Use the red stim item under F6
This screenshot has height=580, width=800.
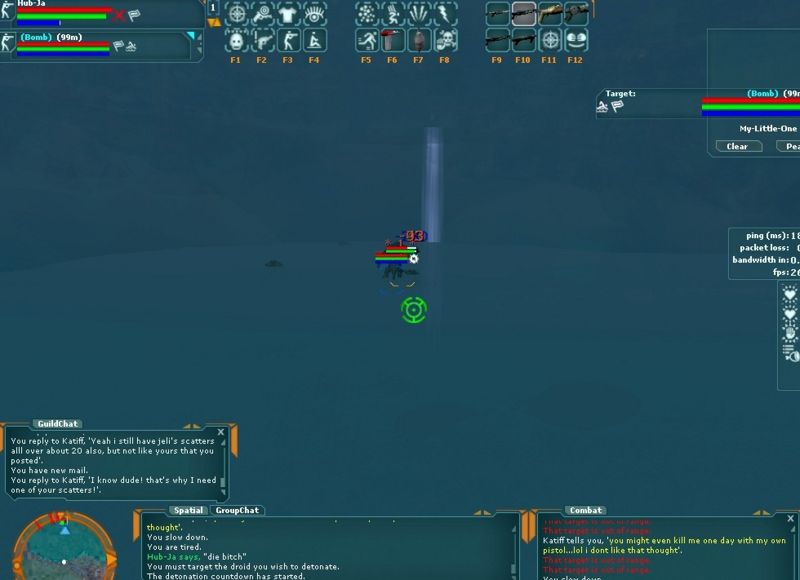tap(393, 41)
